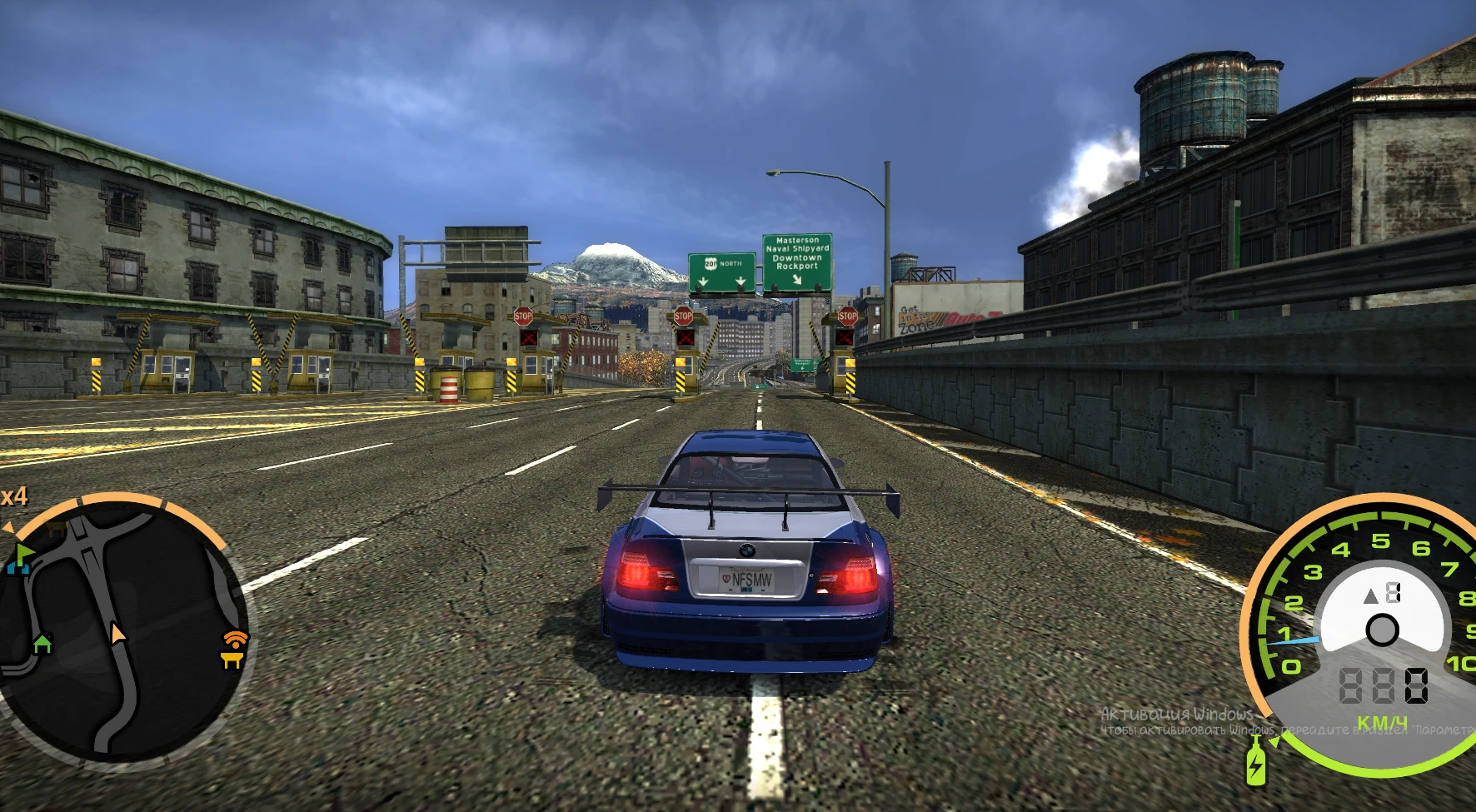Select the green safehouse icon on the minimap
1476x812 pixels.
(x=42, y=644)
